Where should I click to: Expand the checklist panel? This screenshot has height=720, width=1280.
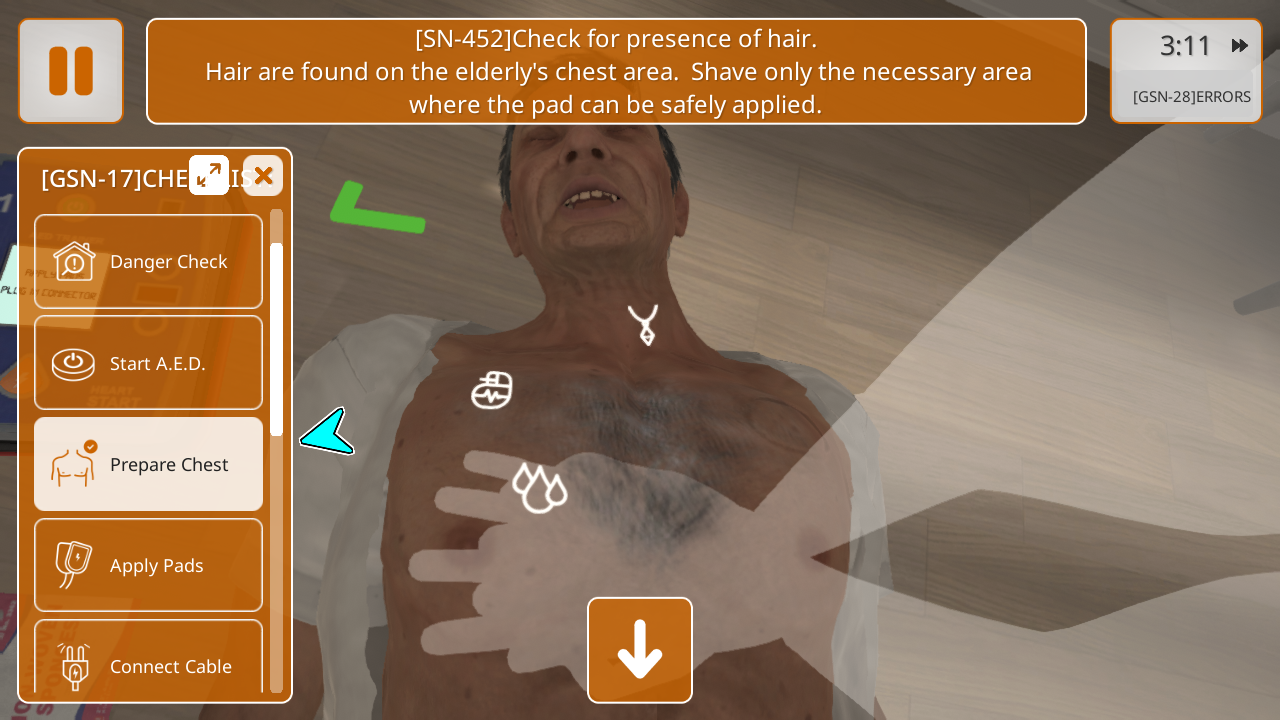[209, 175]
